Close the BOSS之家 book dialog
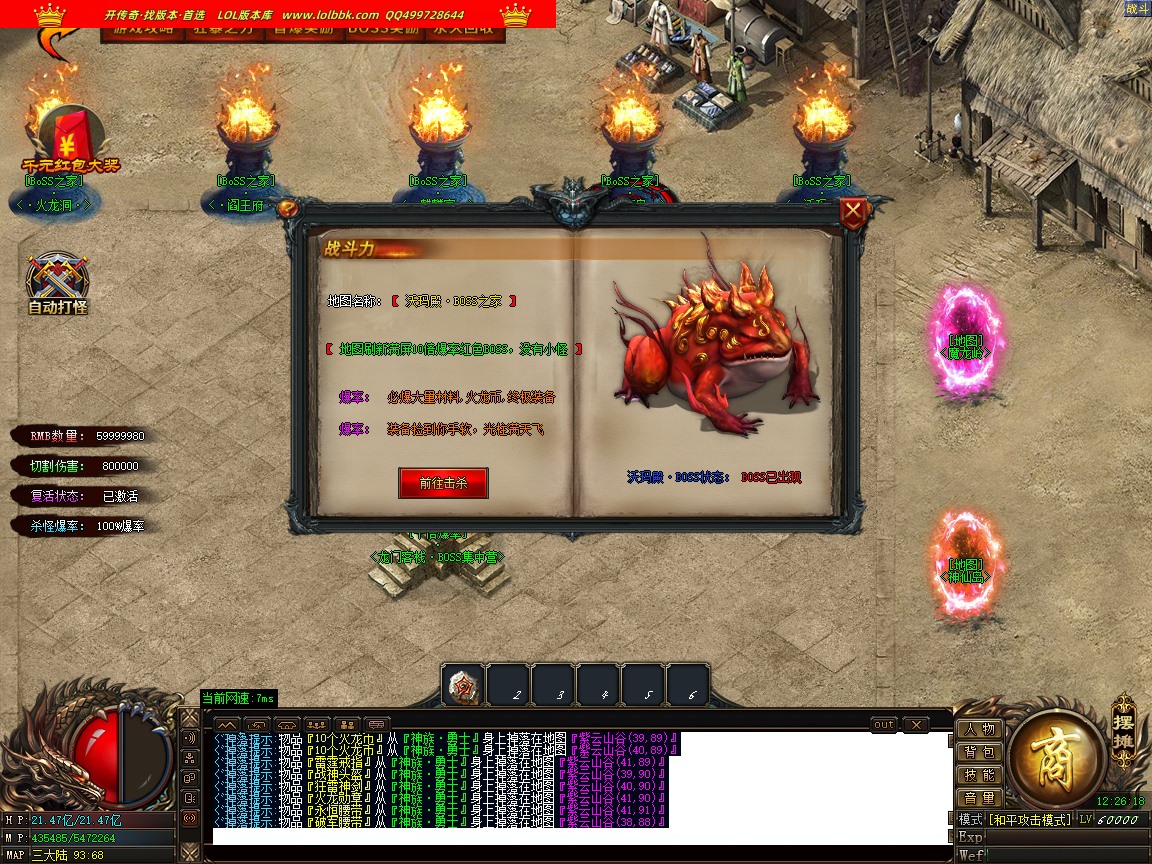 pyautogui.click(x=852, y=212)
